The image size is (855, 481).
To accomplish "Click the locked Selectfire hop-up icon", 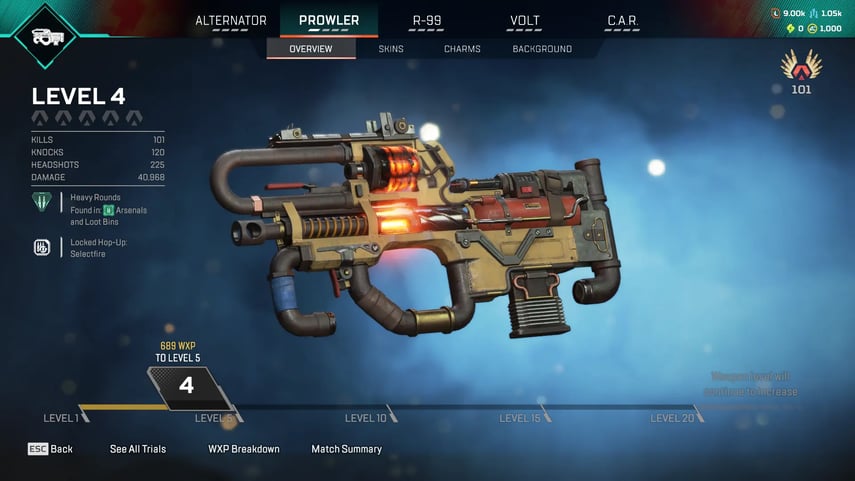I will pyautogui.click(x=43, y=247).
